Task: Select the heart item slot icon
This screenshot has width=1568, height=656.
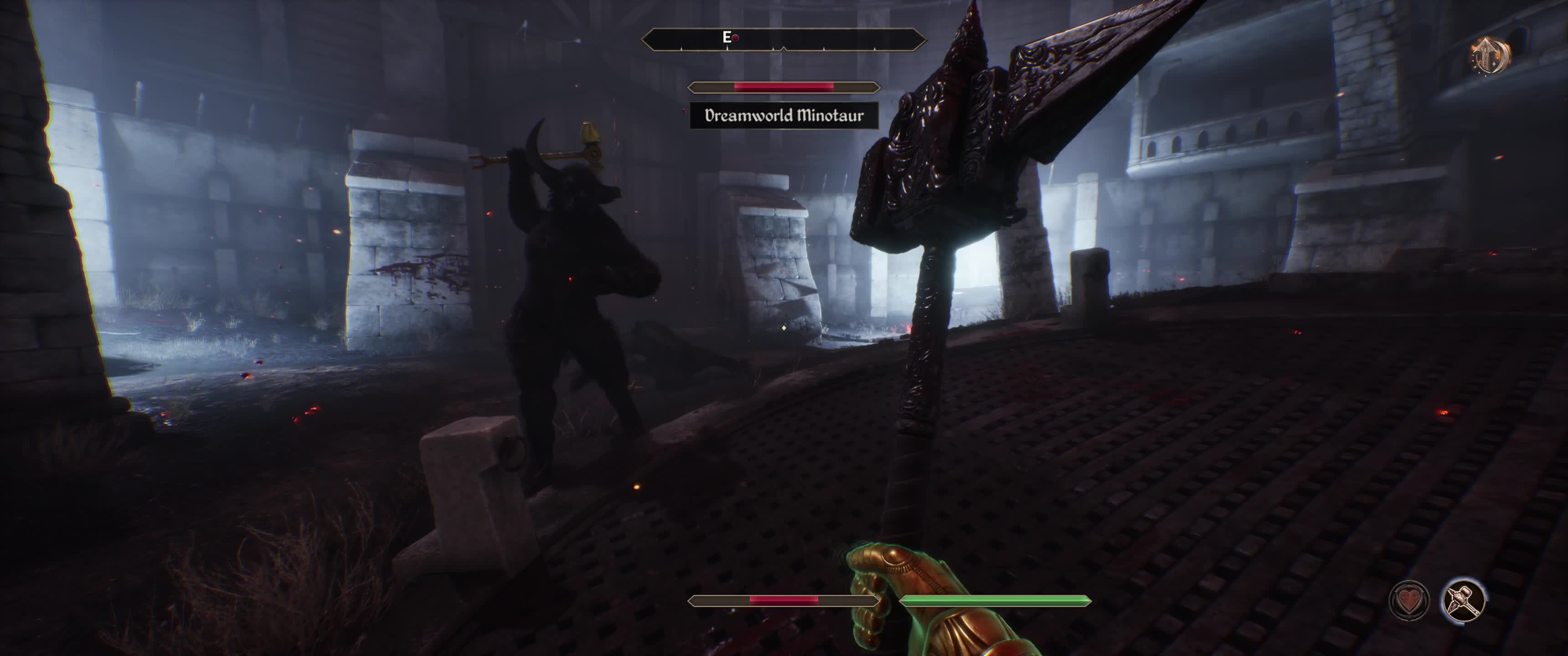Action: pos(1408,600)
